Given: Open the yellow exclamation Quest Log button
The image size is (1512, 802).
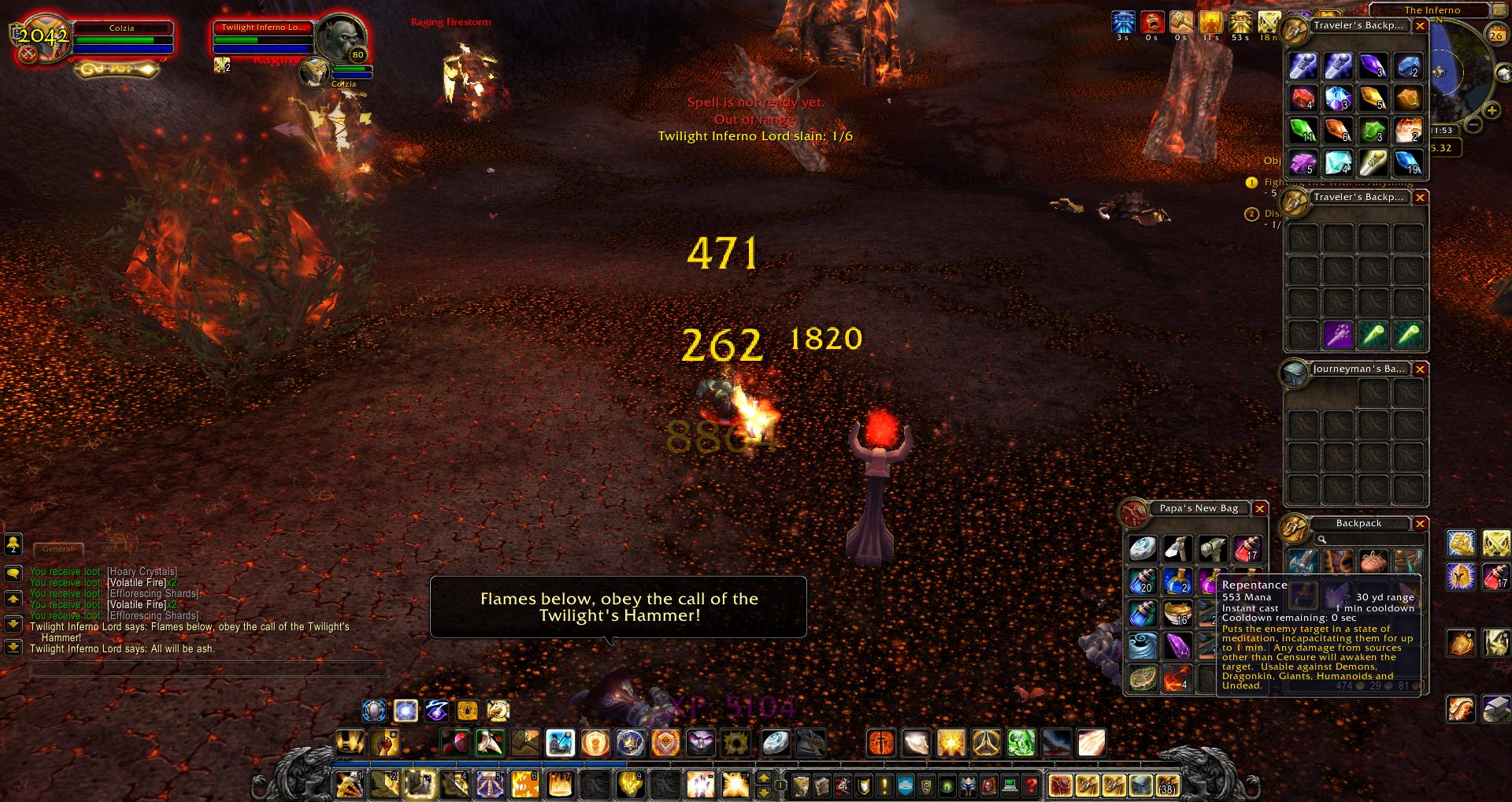Looking at the screenshot, I should pos(884,785).
